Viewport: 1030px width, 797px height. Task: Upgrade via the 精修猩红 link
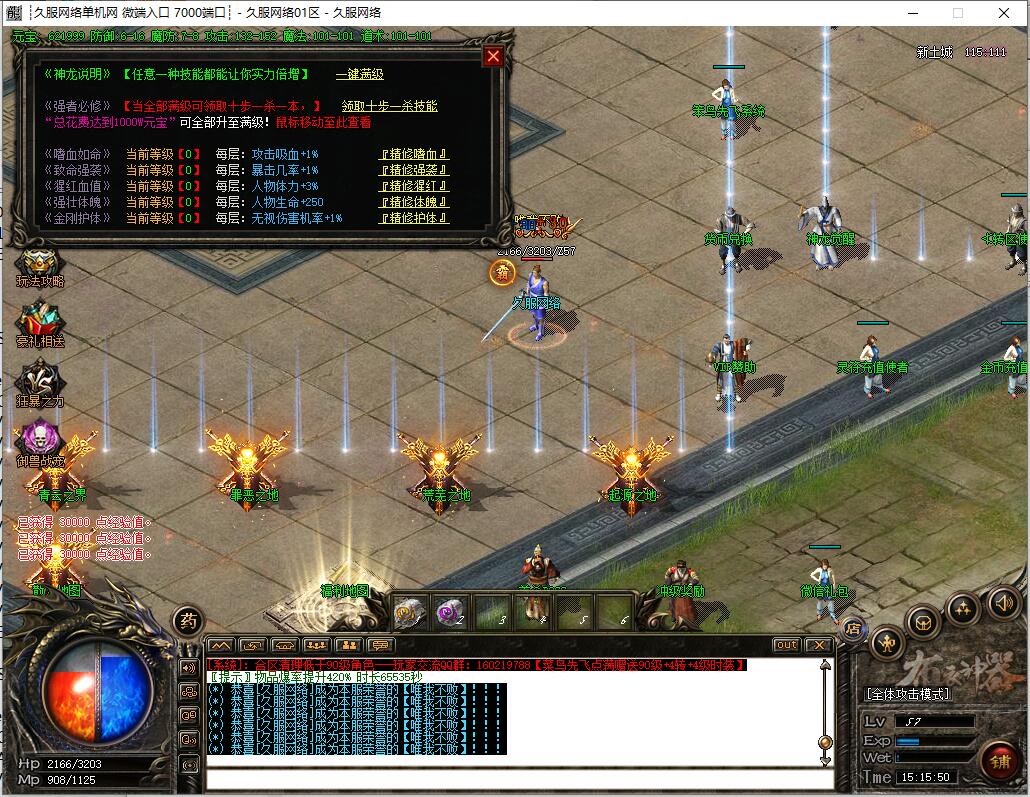tap(414, 186)
